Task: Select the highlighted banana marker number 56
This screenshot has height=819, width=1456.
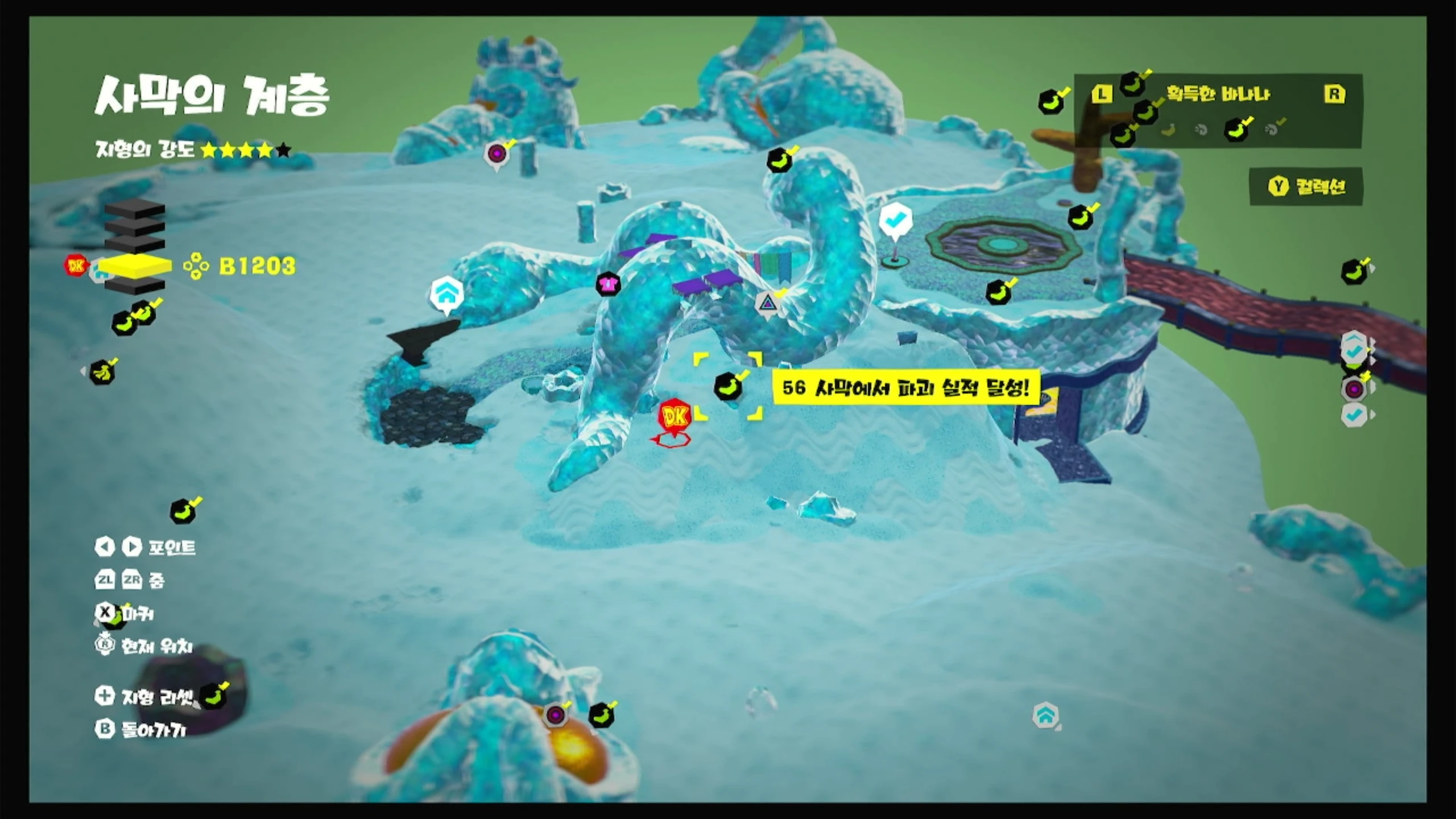Action: point(728,387)
